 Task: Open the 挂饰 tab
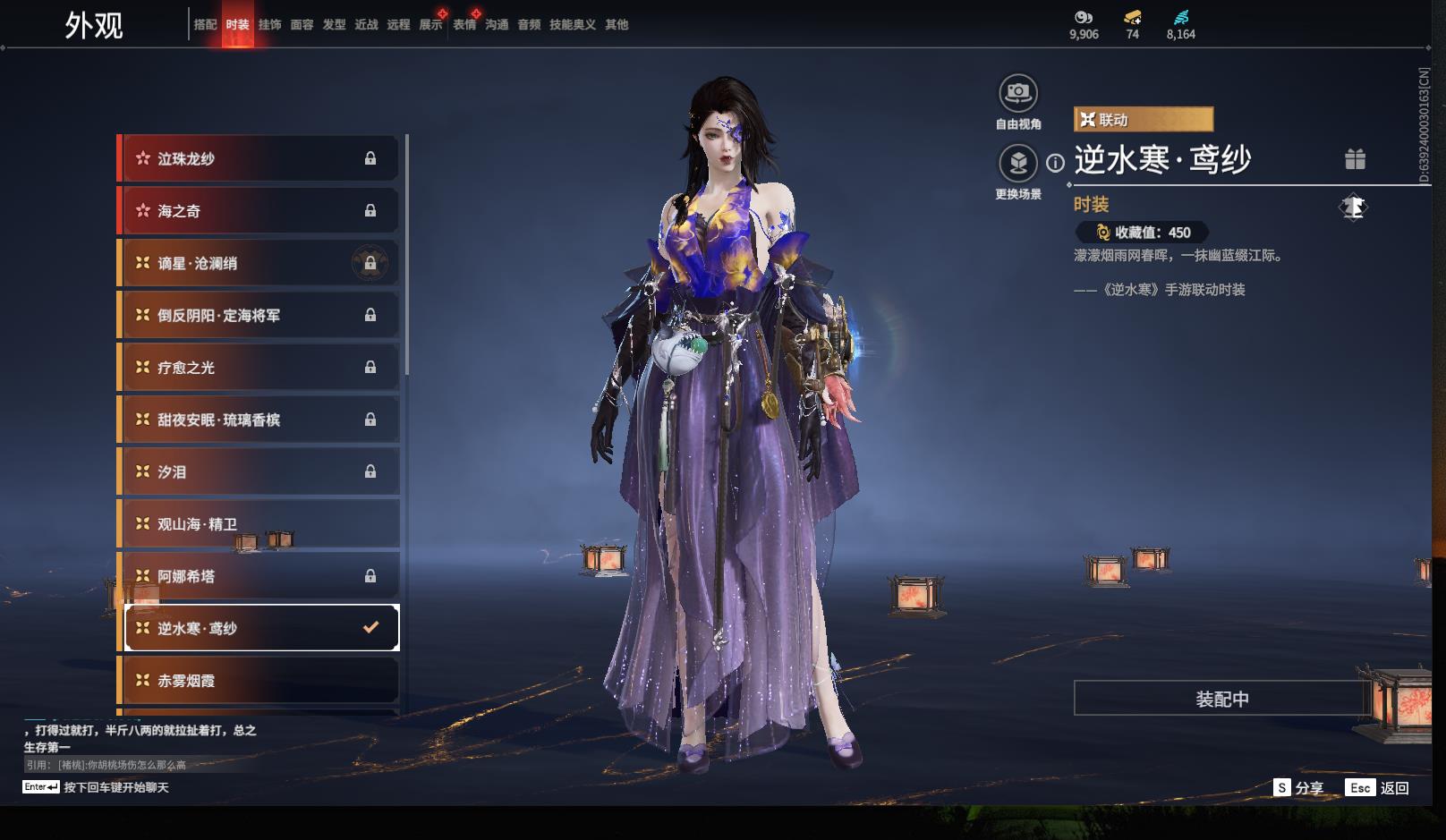click(269, 25)
